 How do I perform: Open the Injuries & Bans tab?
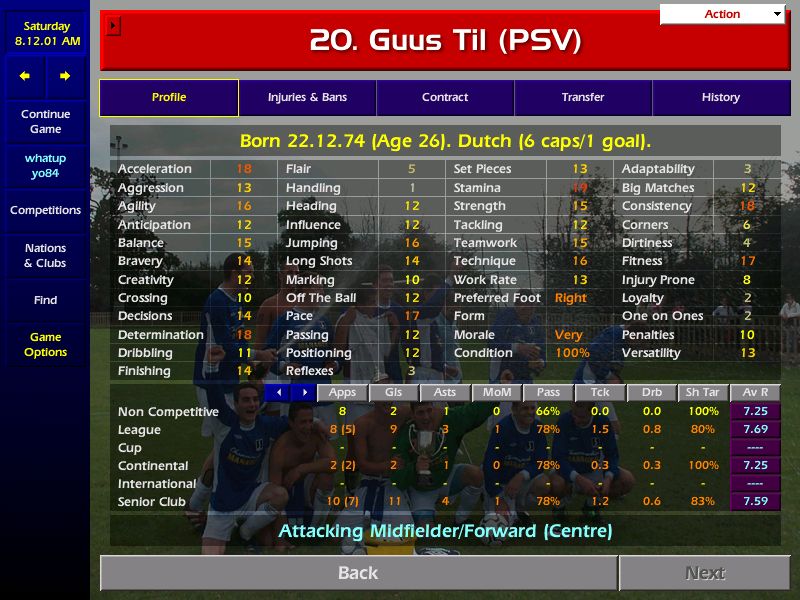pos(307,98)
